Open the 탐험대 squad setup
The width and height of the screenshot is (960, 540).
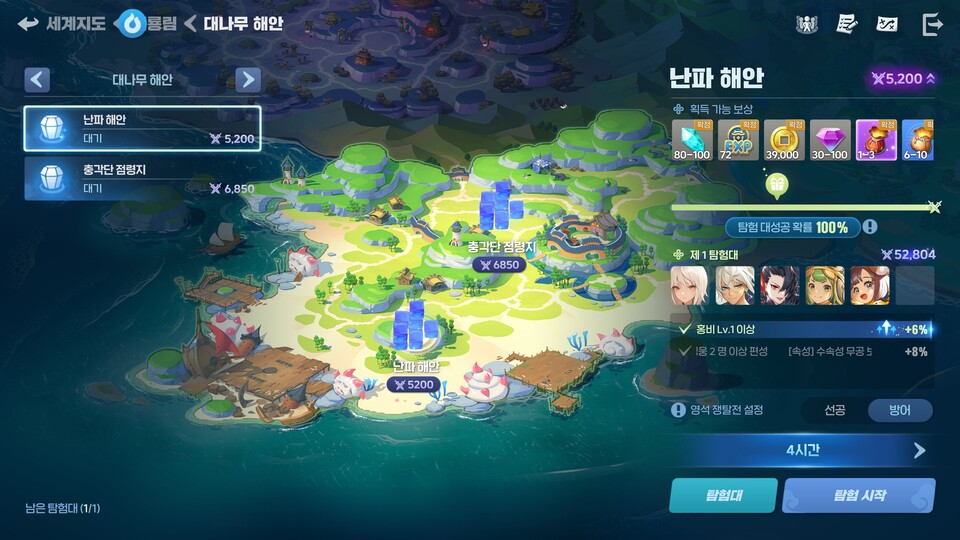(722, 494)
